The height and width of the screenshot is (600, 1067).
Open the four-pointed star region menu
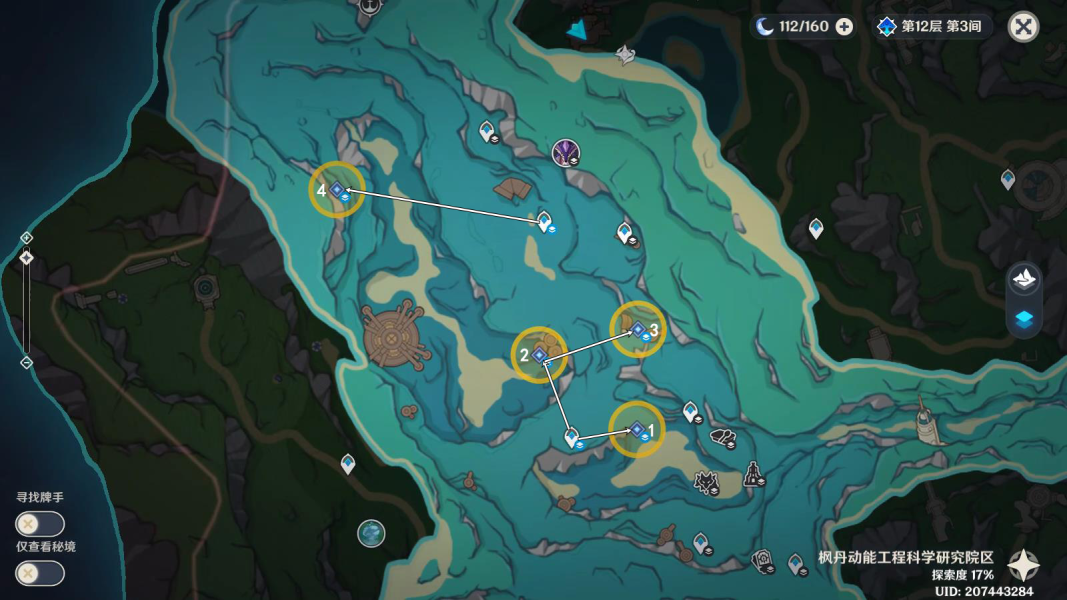click(x=1023, y=566)
